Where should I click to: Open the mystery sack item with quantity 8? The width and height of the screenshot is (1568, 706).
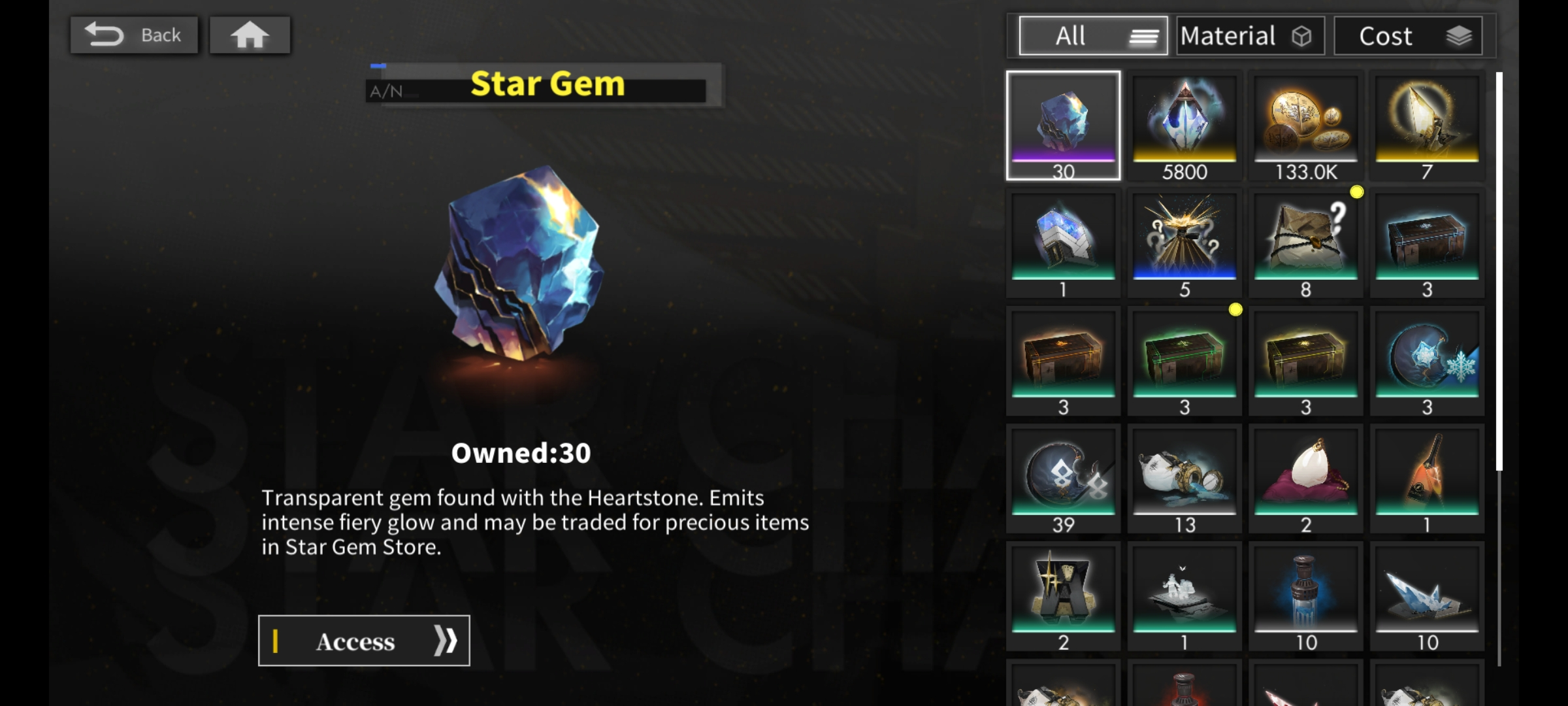pyautogui.click(x=1305, y=243)
